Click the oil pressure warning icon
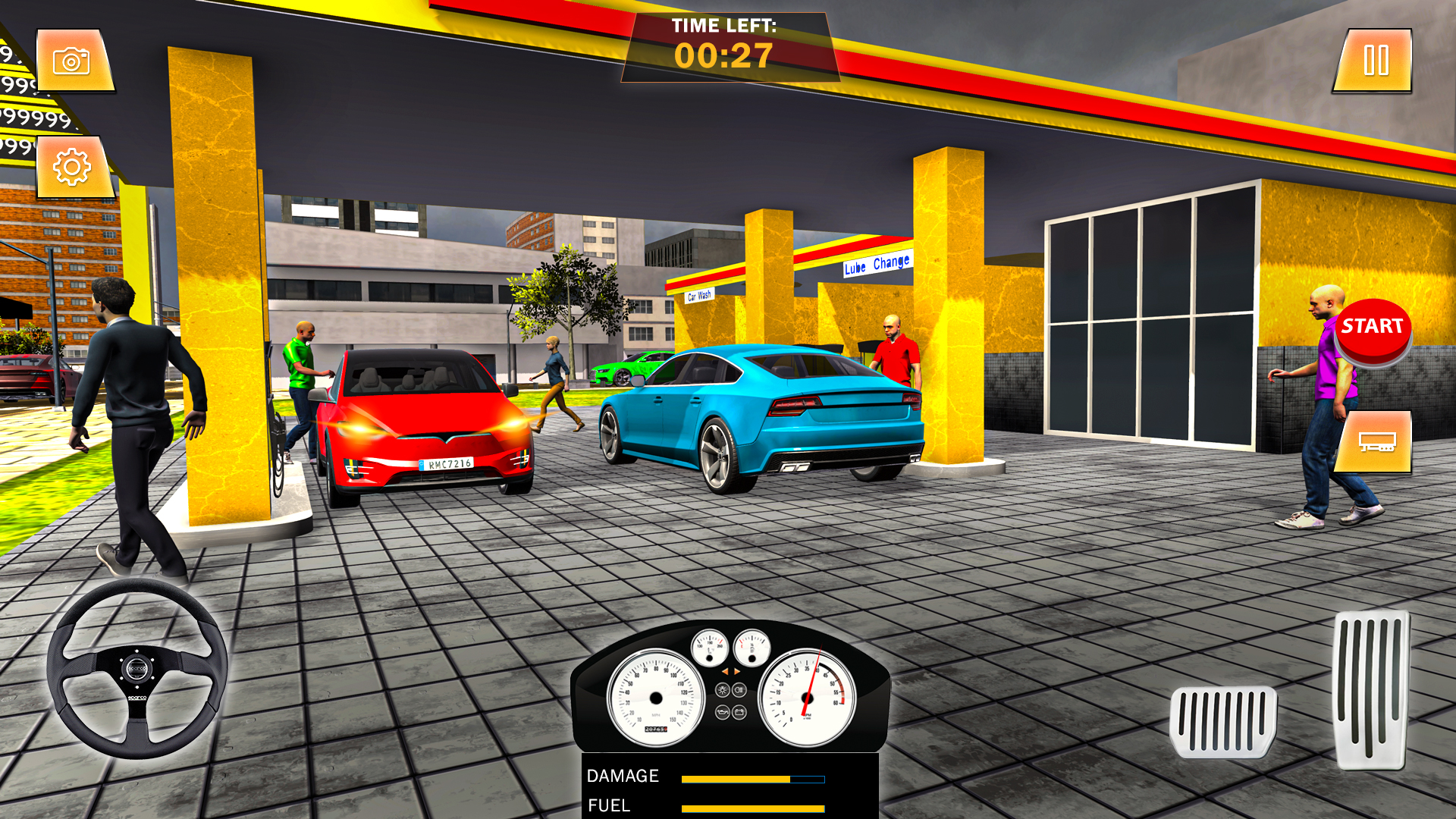The height and width of the screenshot is (819, 1456). (x=722, y=712)
